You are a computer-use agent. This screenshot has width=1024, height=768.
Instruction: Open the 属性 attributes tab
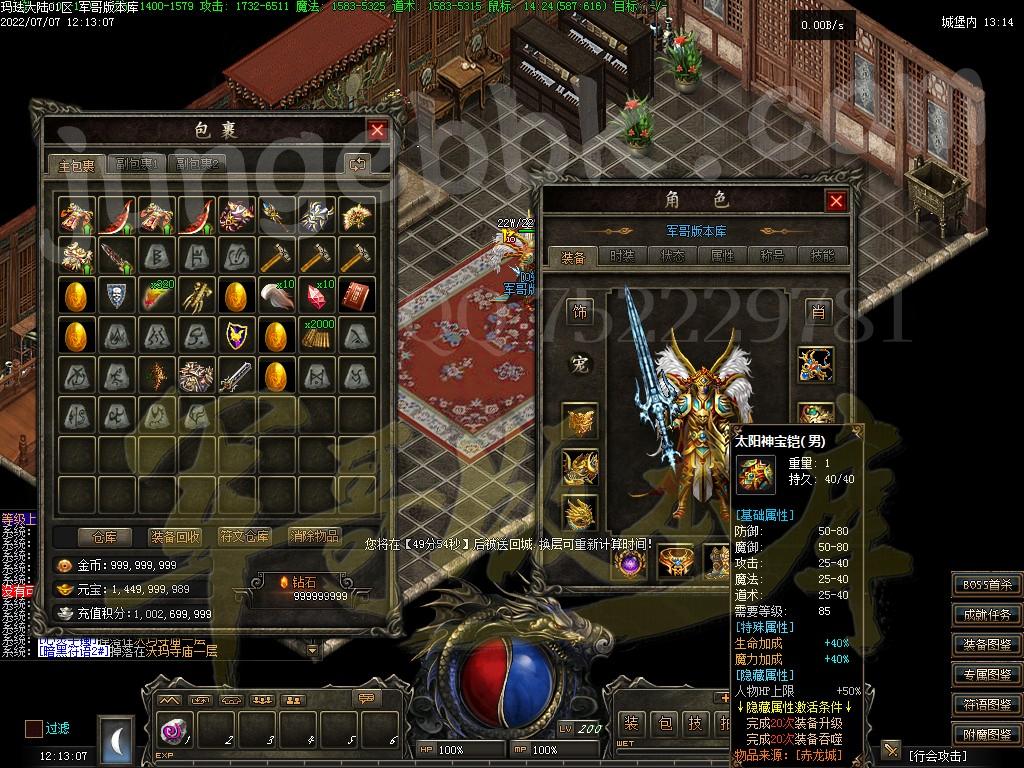pyautogui.click(x=722, y=256)
